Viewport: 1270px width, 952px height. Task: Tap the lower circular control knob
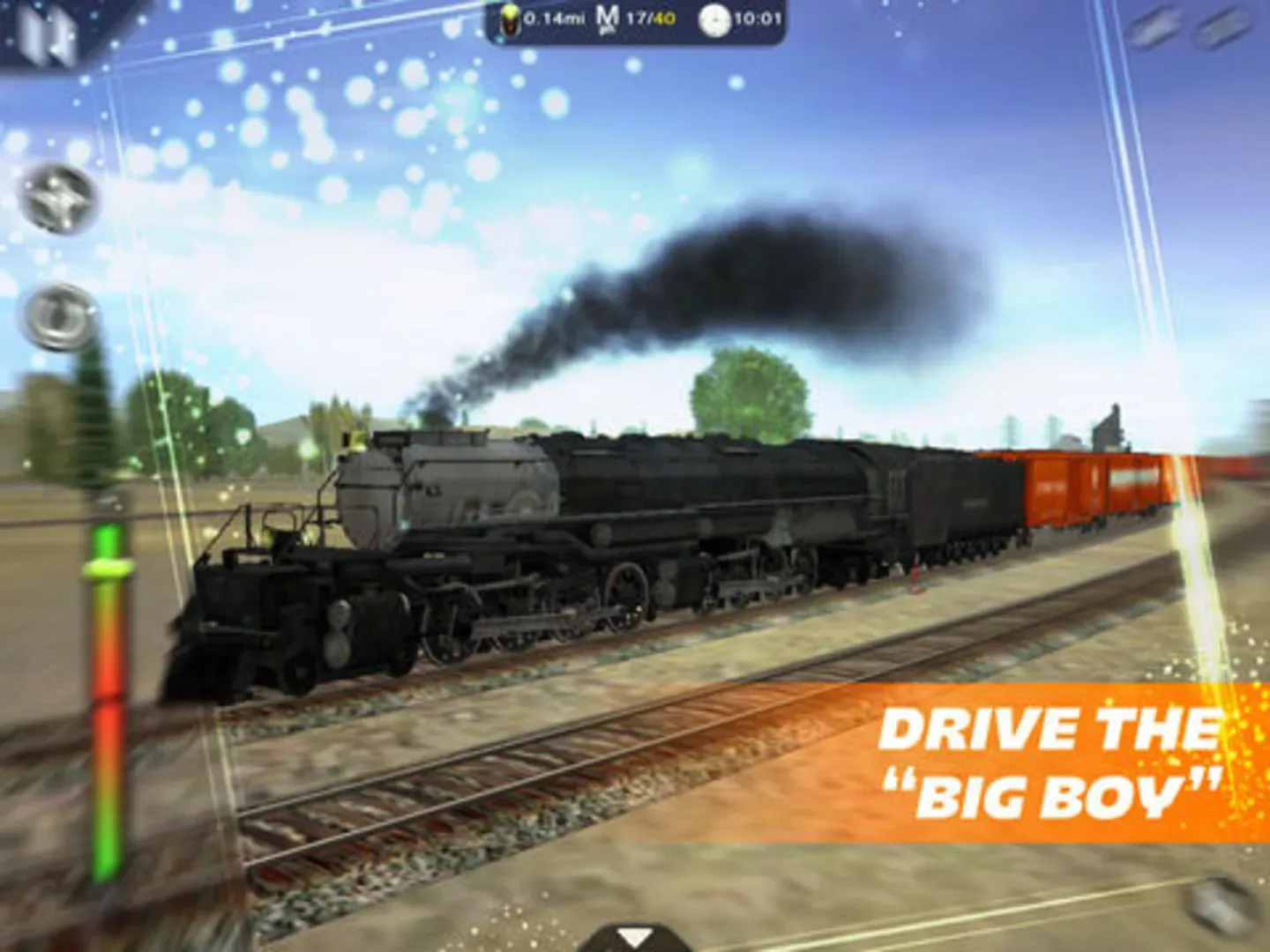58,317
